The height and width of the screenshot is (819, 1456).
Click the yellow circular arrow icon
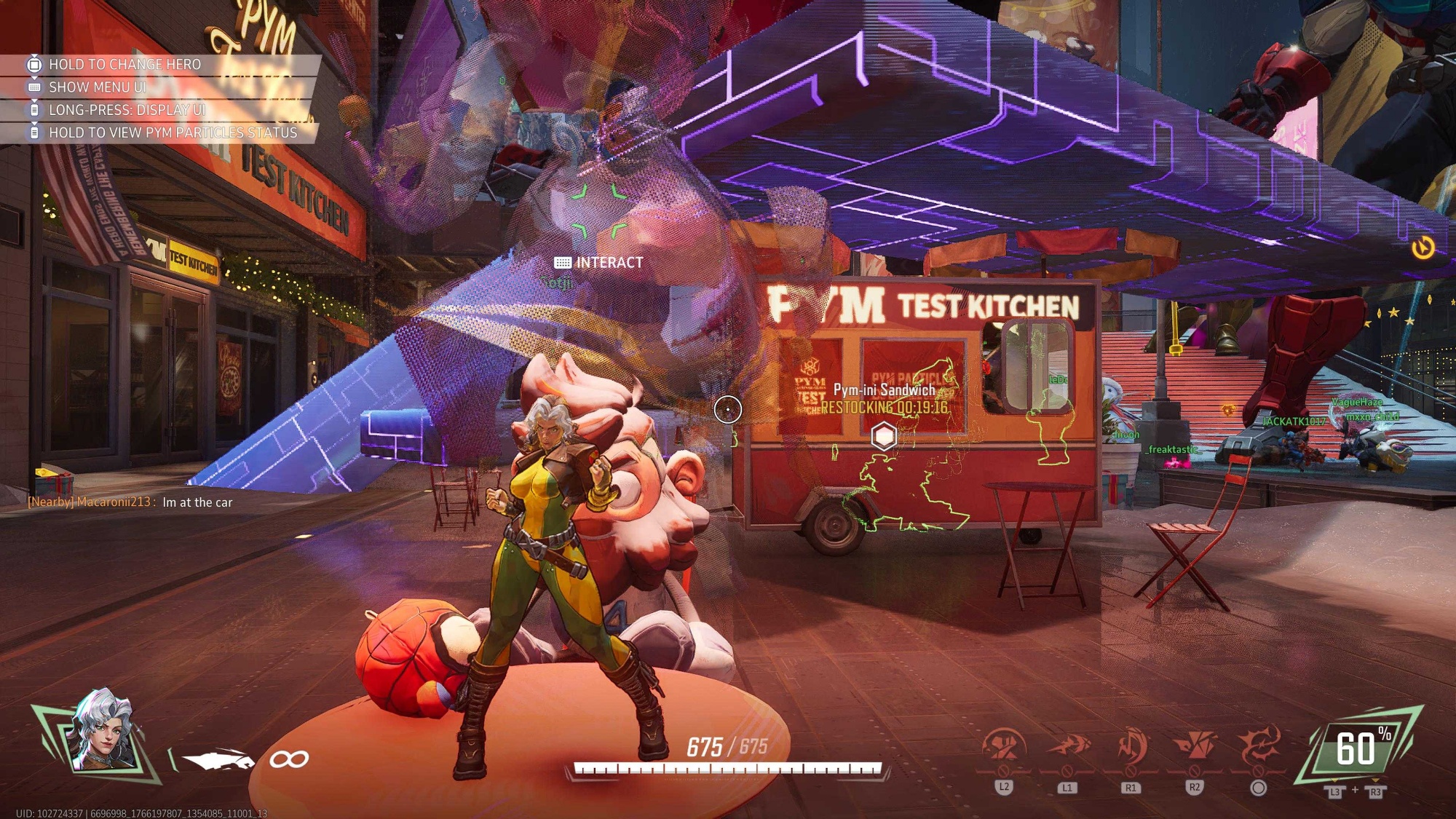pyautogui.click(x=1423, y=248)
